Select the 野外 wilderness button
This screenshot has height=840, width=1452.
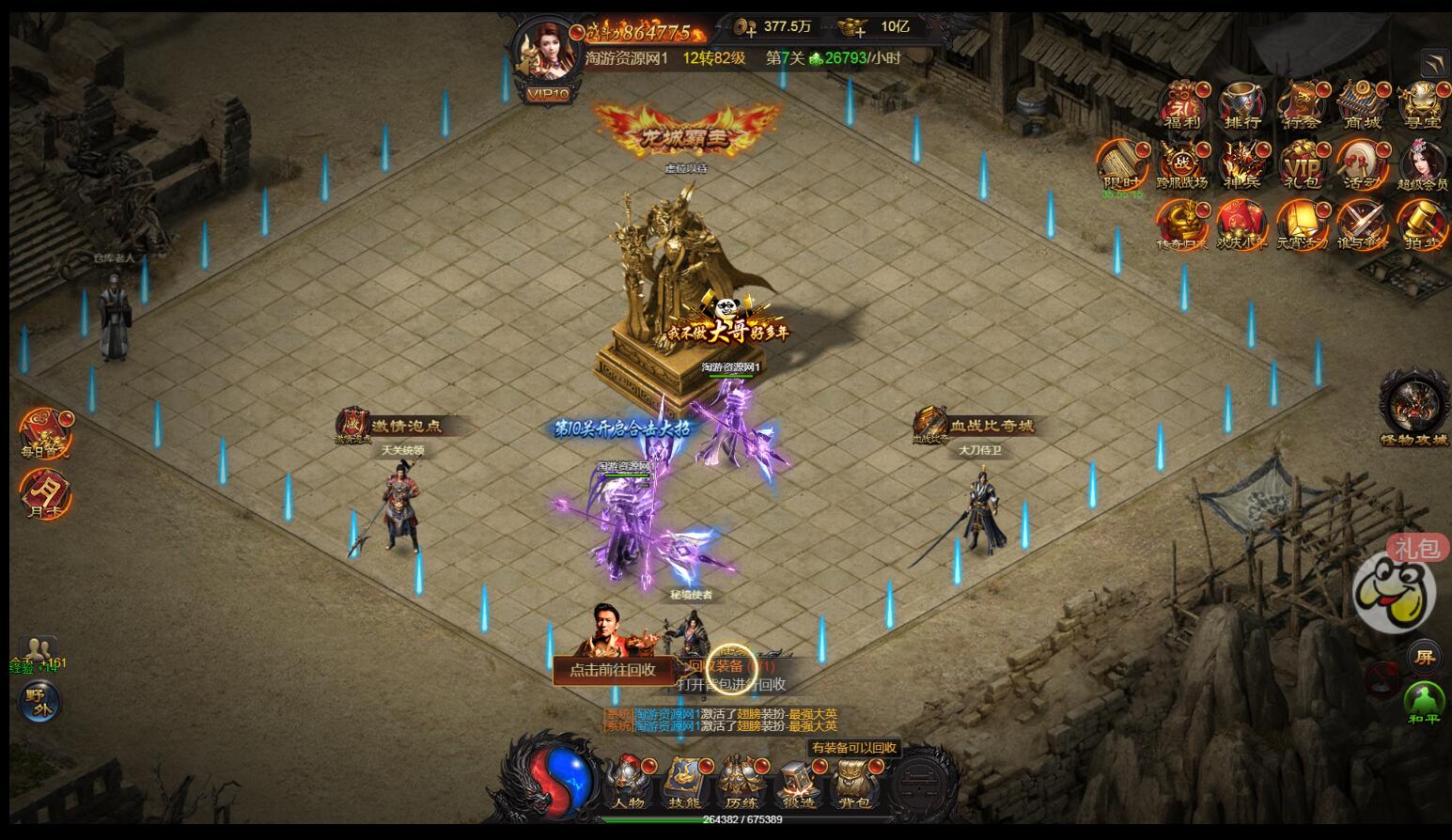(x=39, y=700)
